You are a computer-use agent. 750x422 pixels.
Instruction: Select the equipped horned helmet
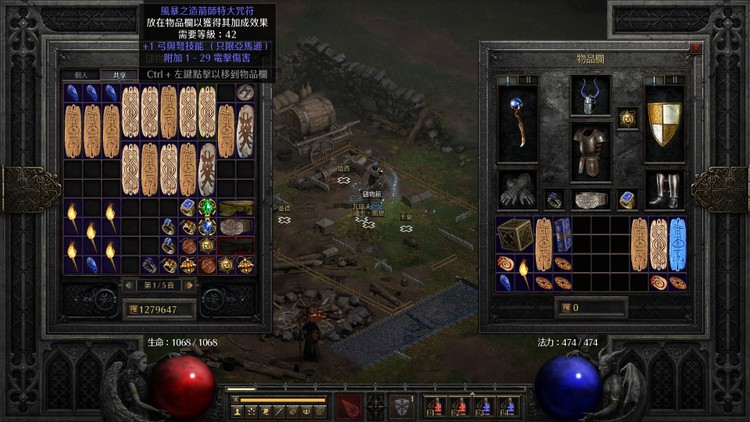pos(590,96)
